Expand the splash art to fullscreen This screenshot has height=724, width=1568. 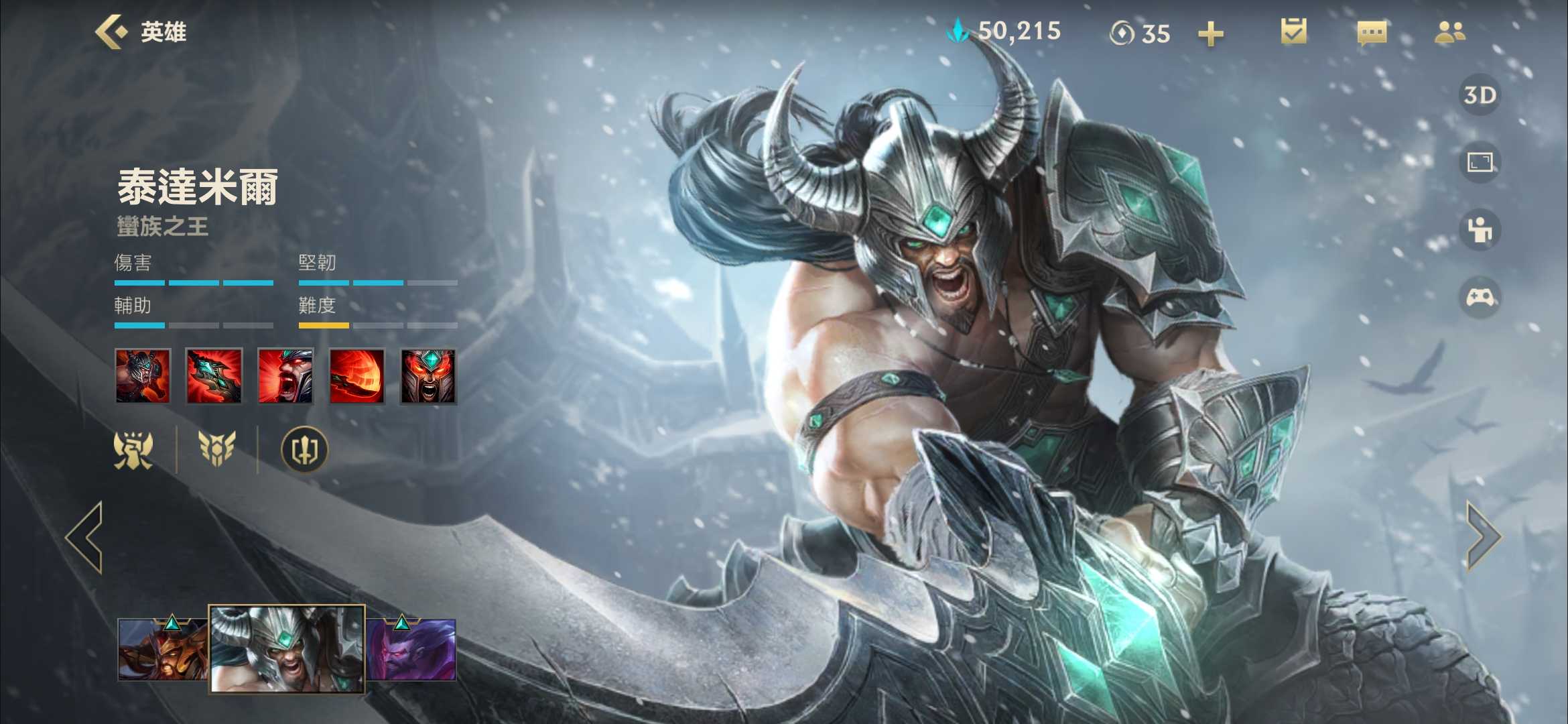1480,162
